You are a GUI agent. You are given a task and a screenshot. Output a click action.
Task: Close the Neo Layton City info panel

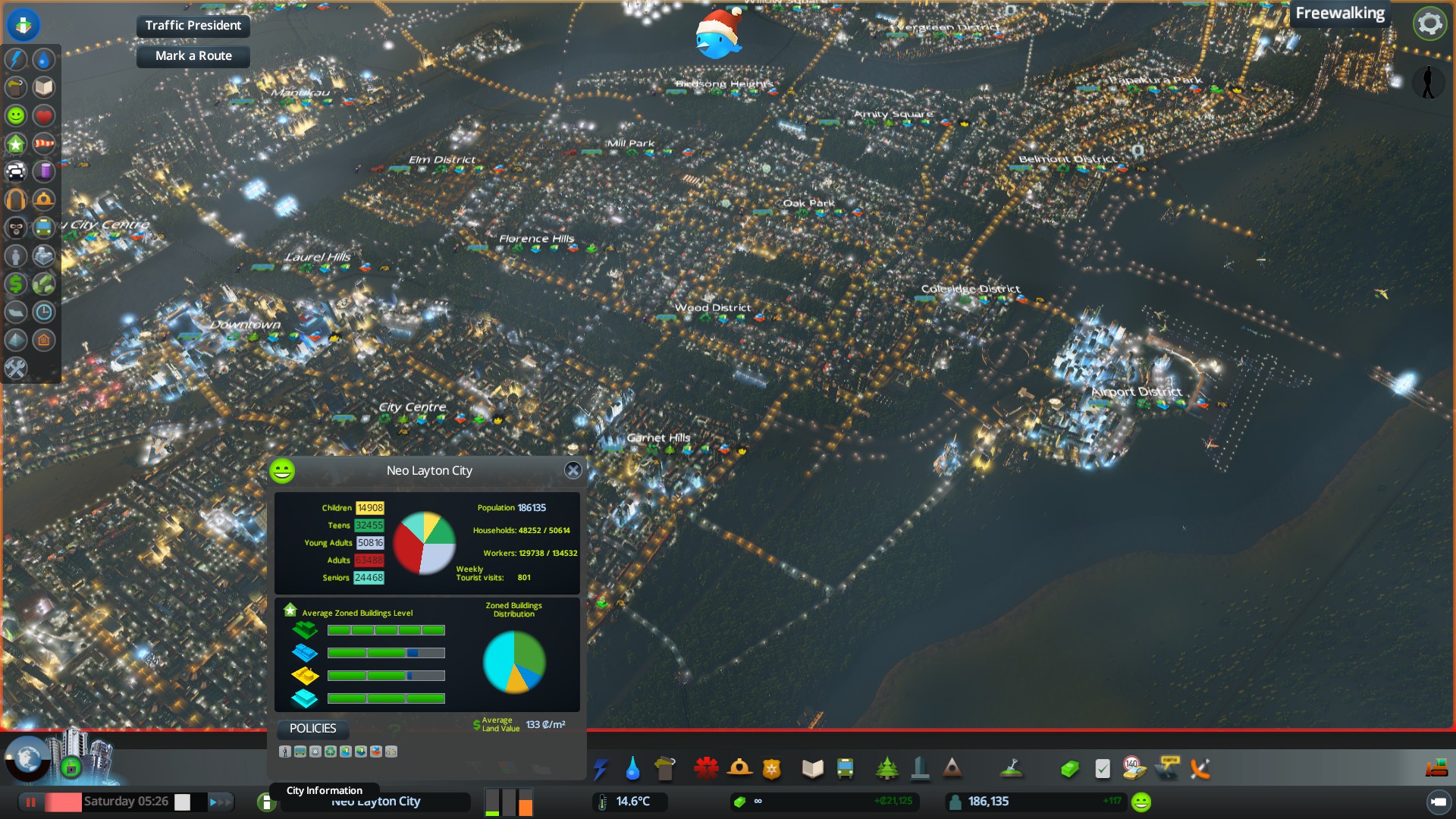pyautogui.click(x=573, y=470)
